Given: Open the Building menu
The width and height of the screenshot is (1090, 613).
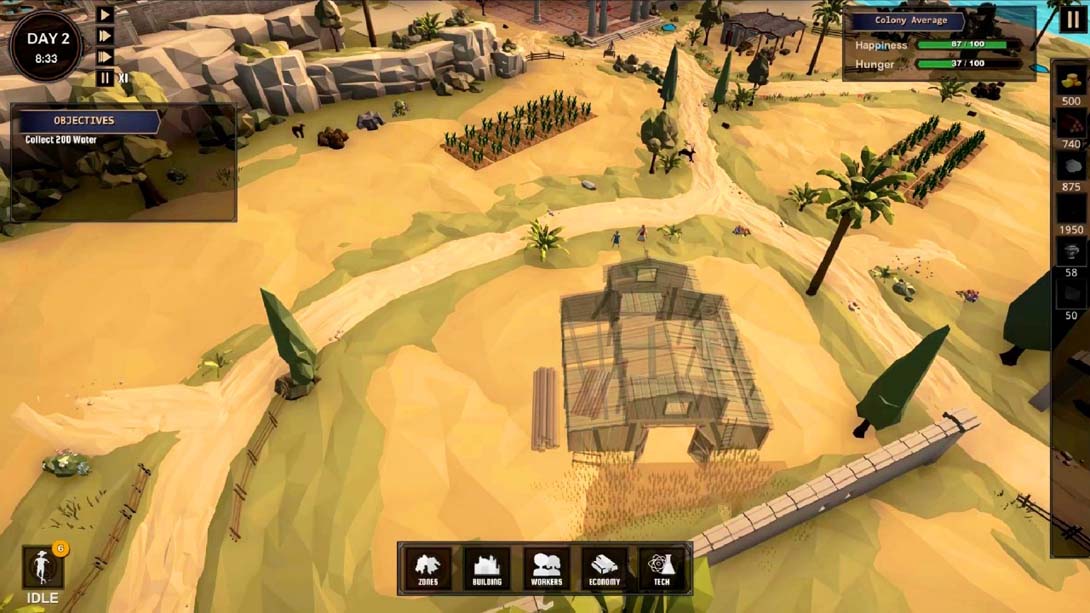Looking at the screenshot, I should coord(487,569).
